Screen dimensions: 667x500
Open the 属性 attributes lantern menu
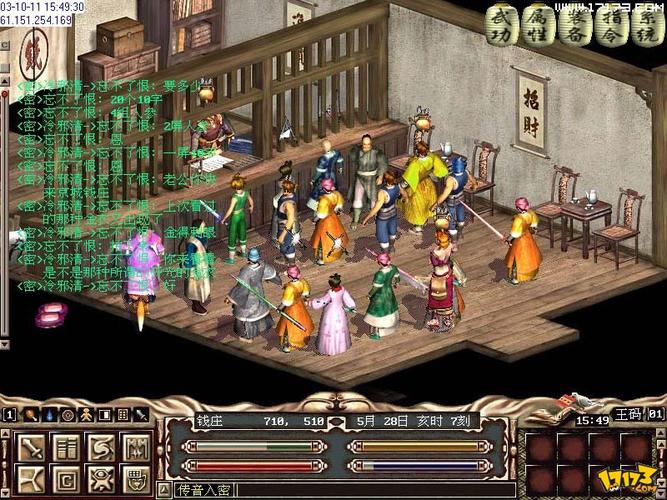click(x=536, y=24)
